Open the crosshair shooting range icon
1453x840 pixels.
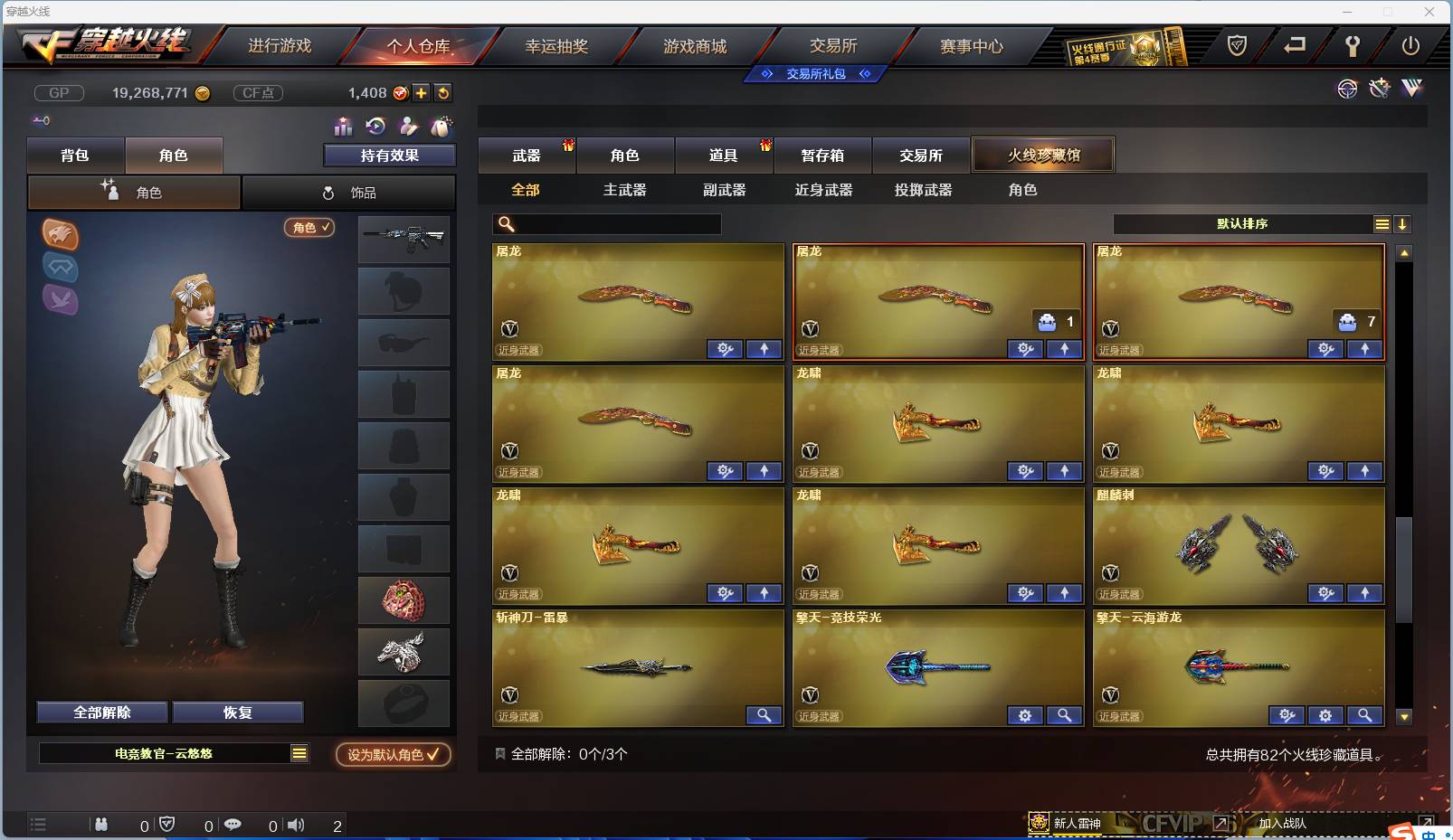1346,89
